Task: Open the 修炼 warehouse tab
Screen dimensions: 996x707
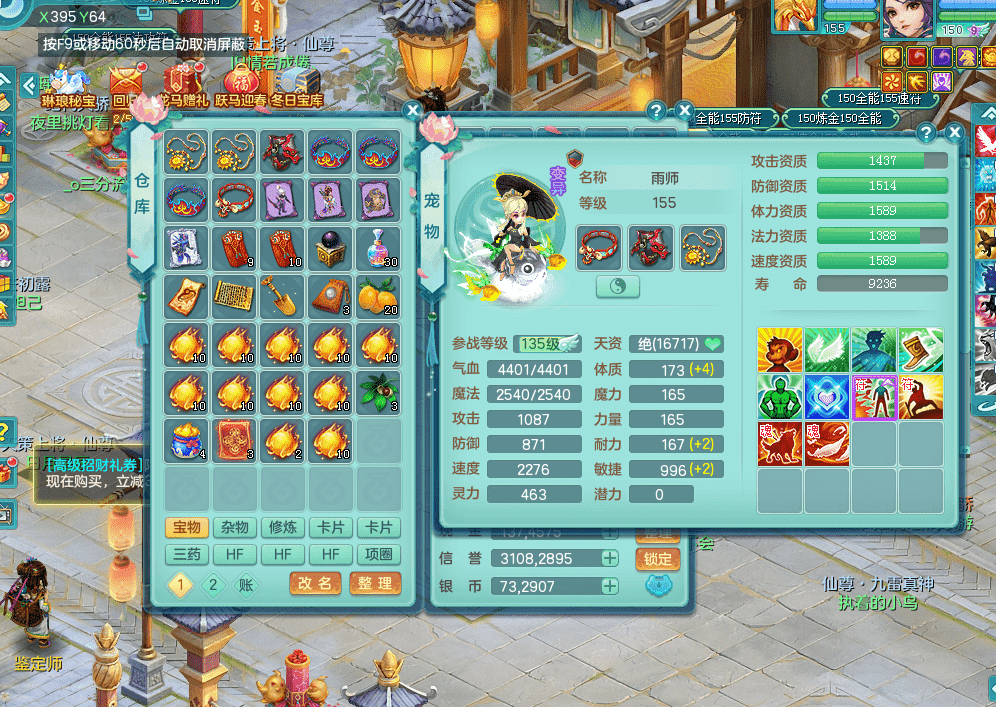Action: point(283,528)
